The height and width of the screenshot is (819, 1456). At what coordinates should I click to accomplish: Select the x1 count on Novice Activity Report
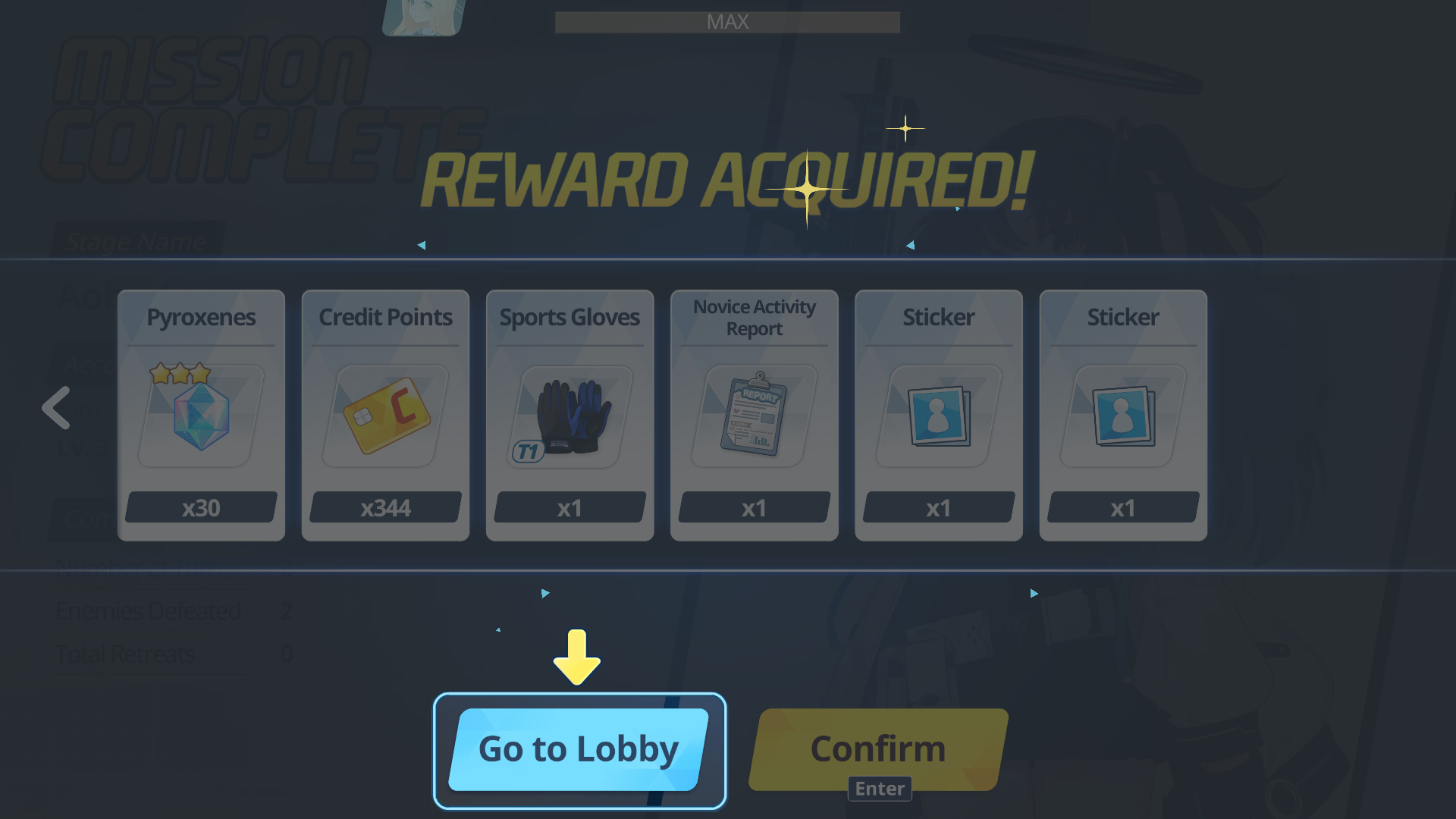[754, 507]
